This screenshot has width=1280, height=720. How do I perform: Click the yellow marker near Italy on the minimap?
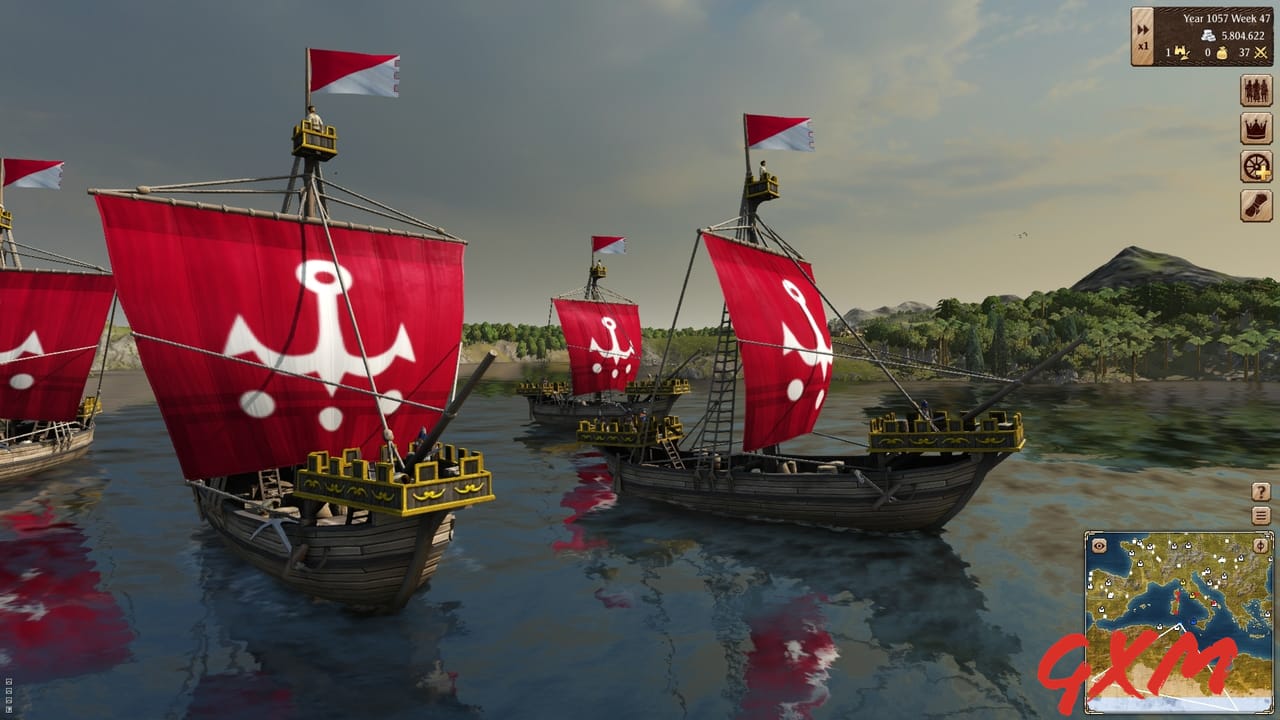1193,596
